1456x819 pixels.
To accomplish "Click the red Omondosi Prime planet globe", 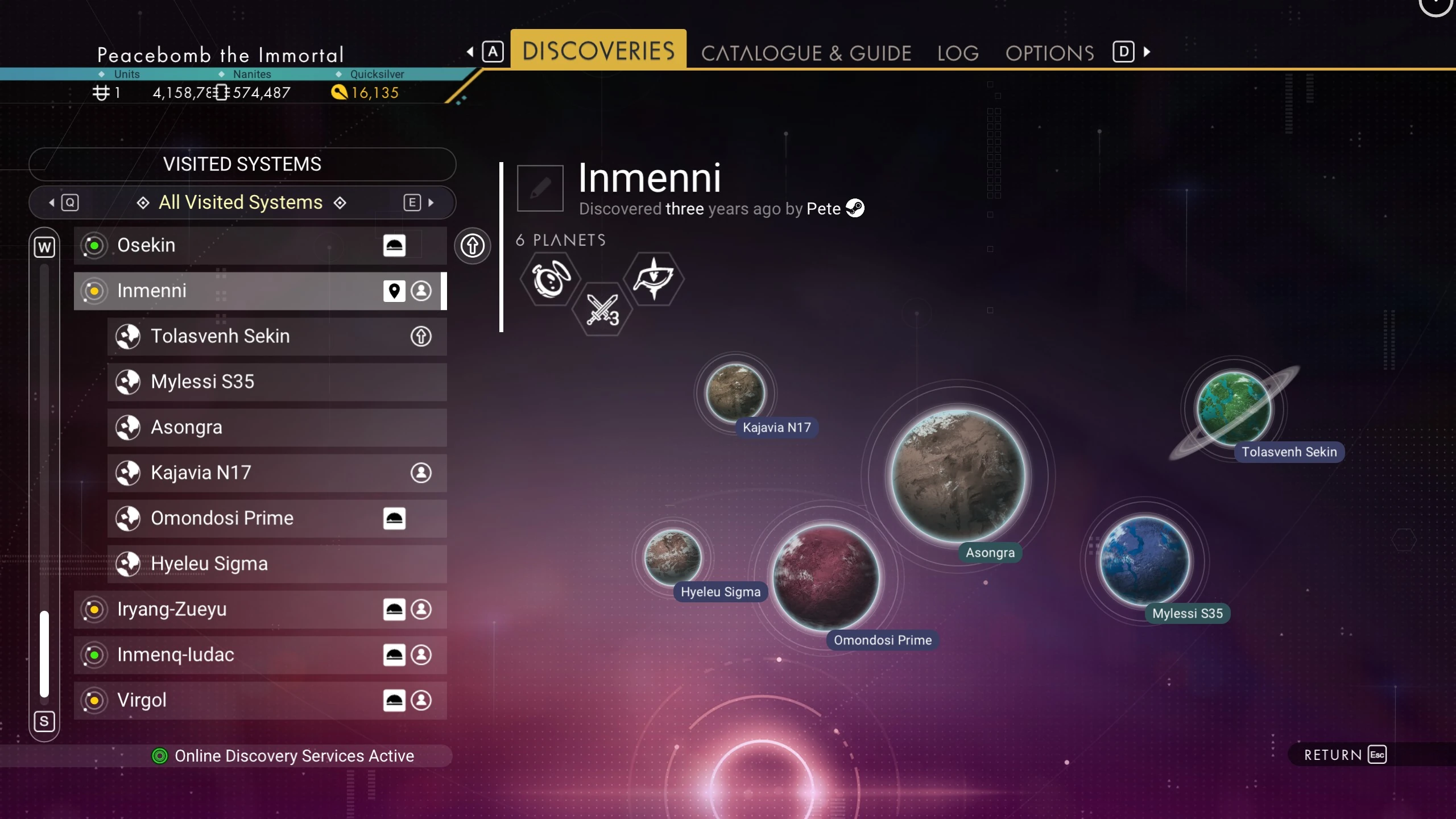I will coord(826,577).
